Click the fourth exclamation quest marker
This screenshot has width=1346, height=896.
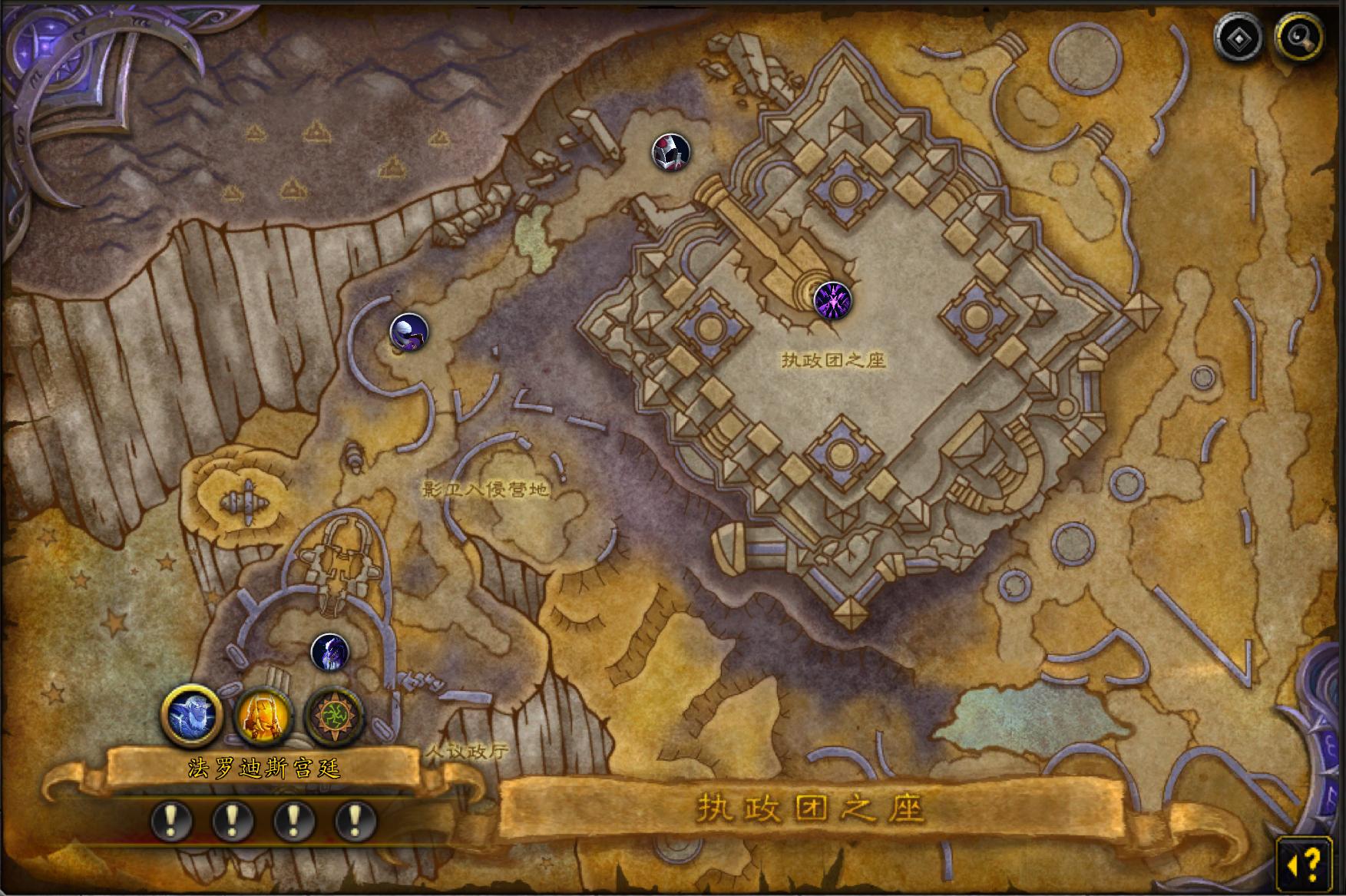[352, 818]
